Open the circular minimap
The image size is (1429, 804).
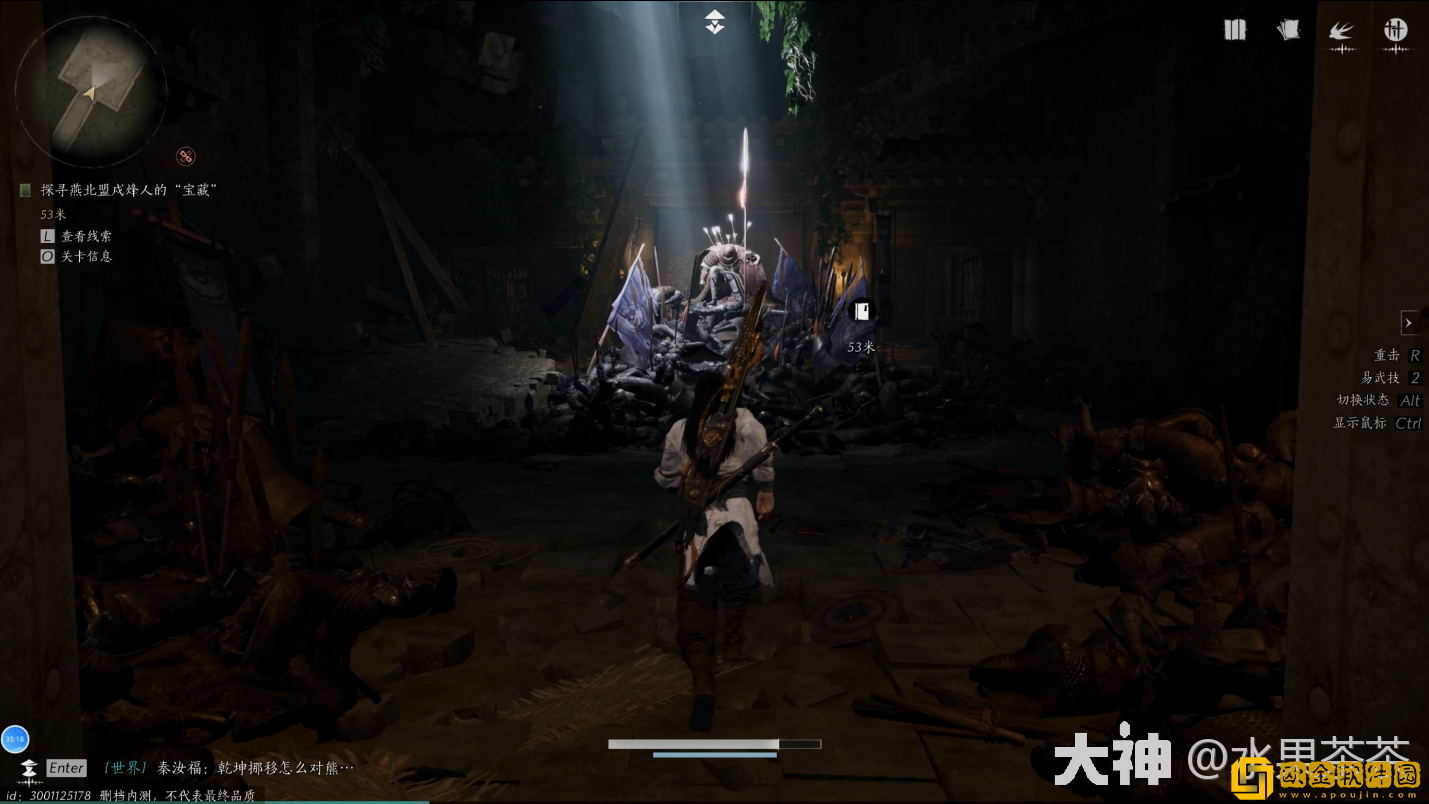pos(90,92)
